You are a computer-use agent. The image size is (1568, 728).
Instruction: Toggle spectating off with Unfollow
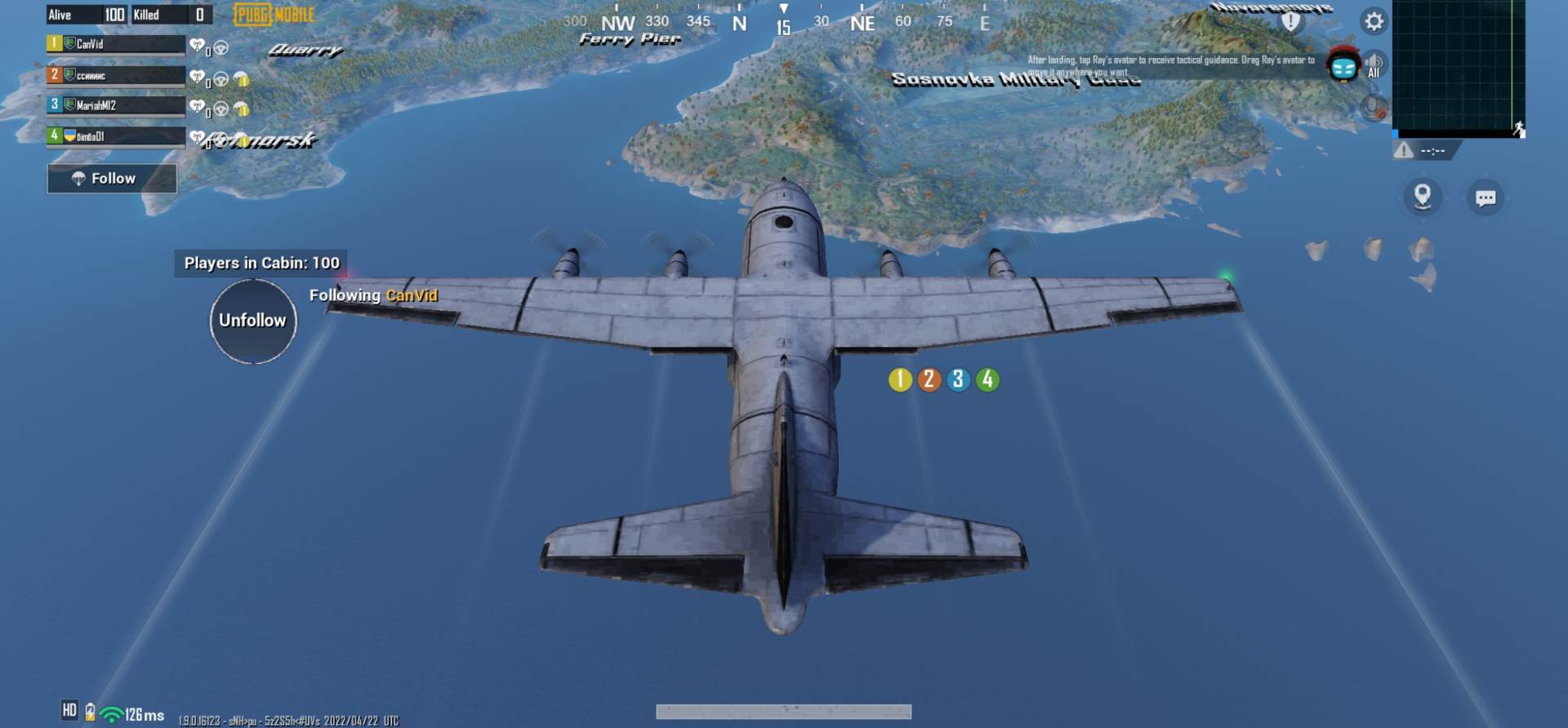[253, 320]
